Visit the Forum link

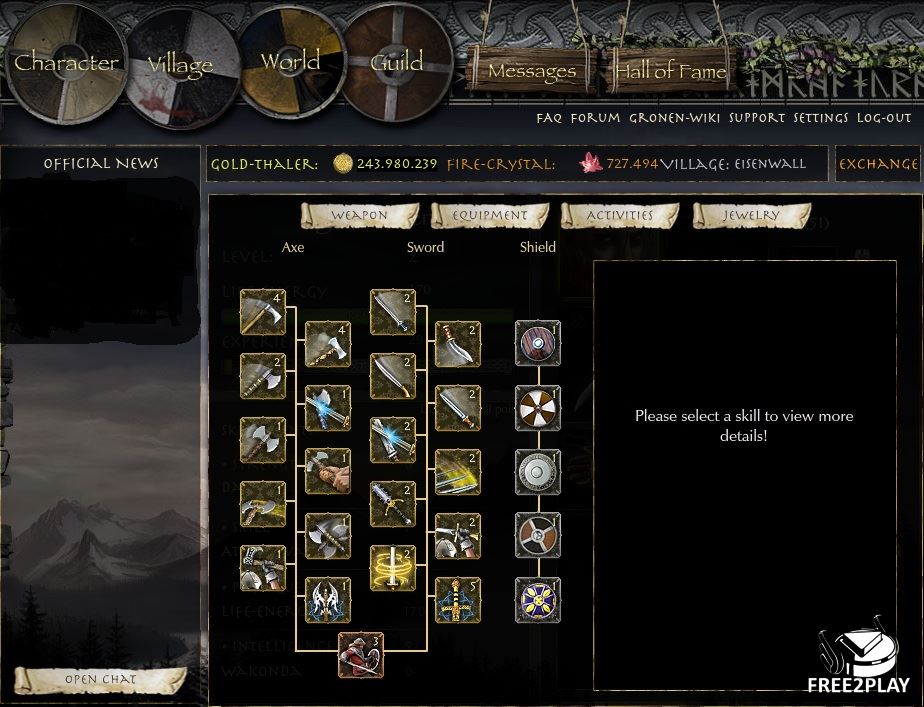pos(596,118)
